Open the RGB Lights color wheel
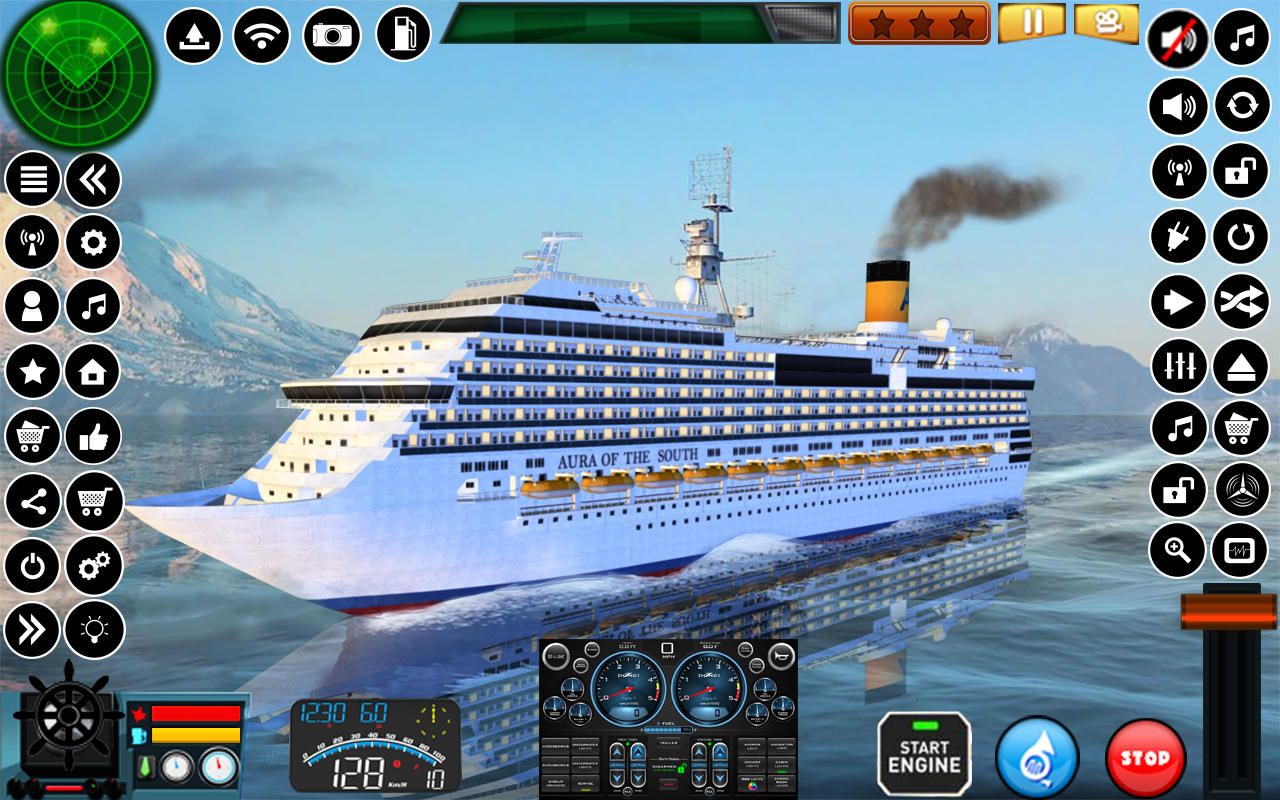Screen dimensions: 1280x800 [x=753, y=786]
